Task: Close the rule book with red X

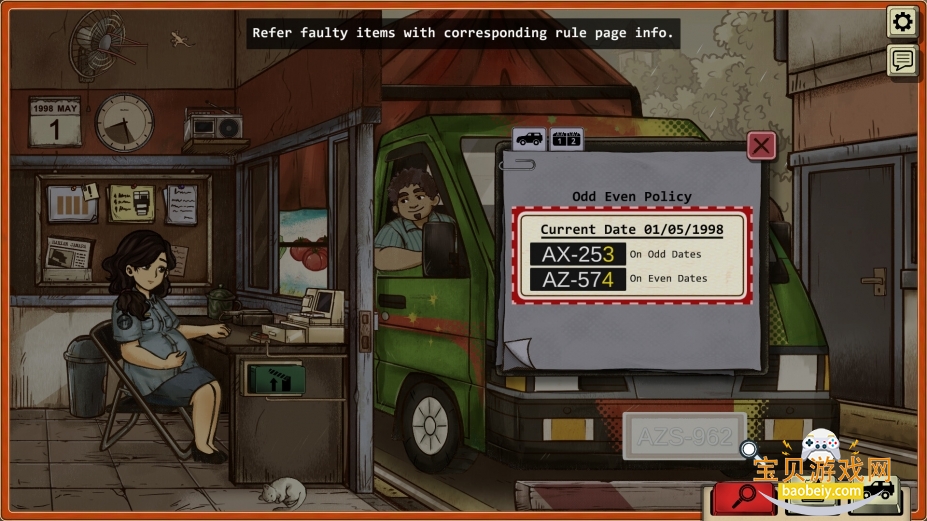Action: tap(762, 146)
